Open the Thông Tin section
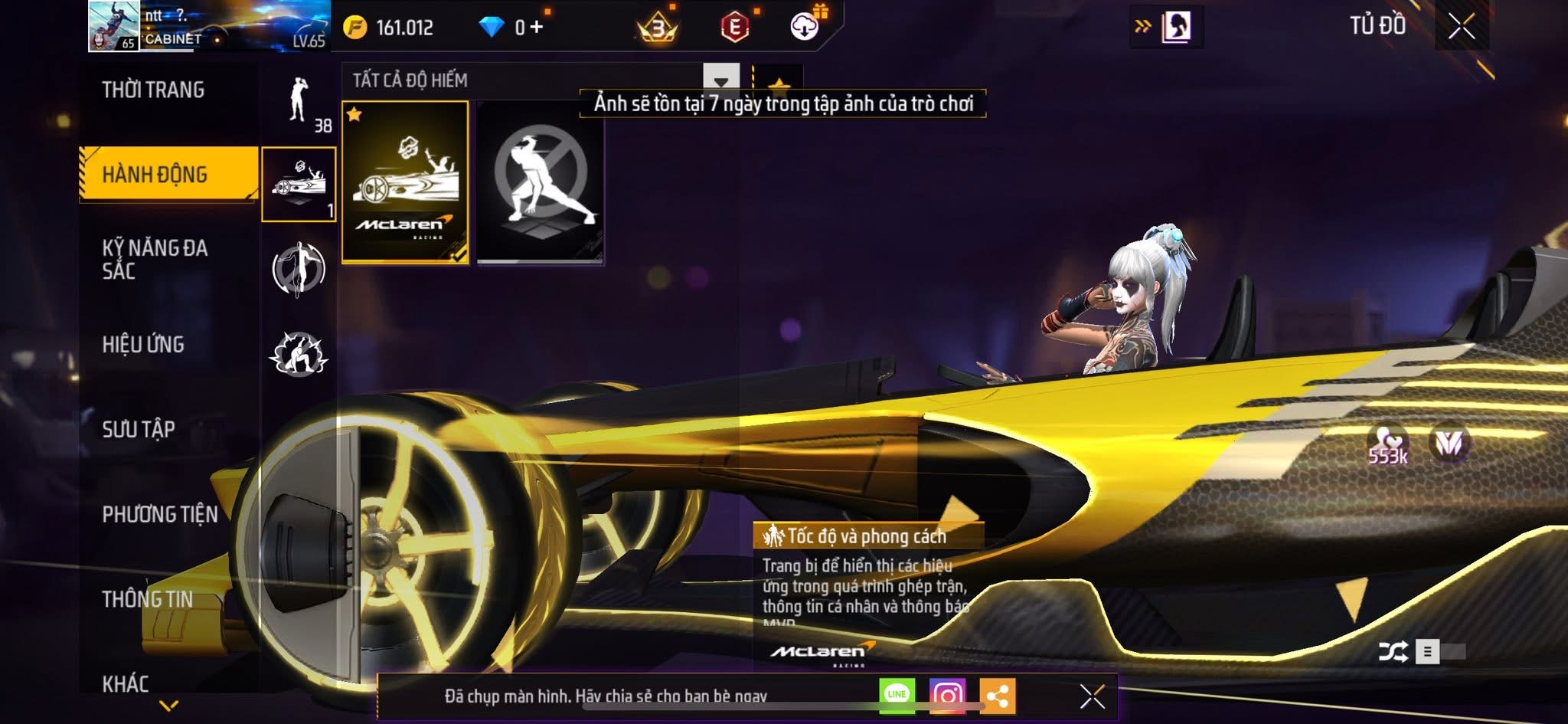The width and height of the screenshot is (1568, 724). (147, 599)
